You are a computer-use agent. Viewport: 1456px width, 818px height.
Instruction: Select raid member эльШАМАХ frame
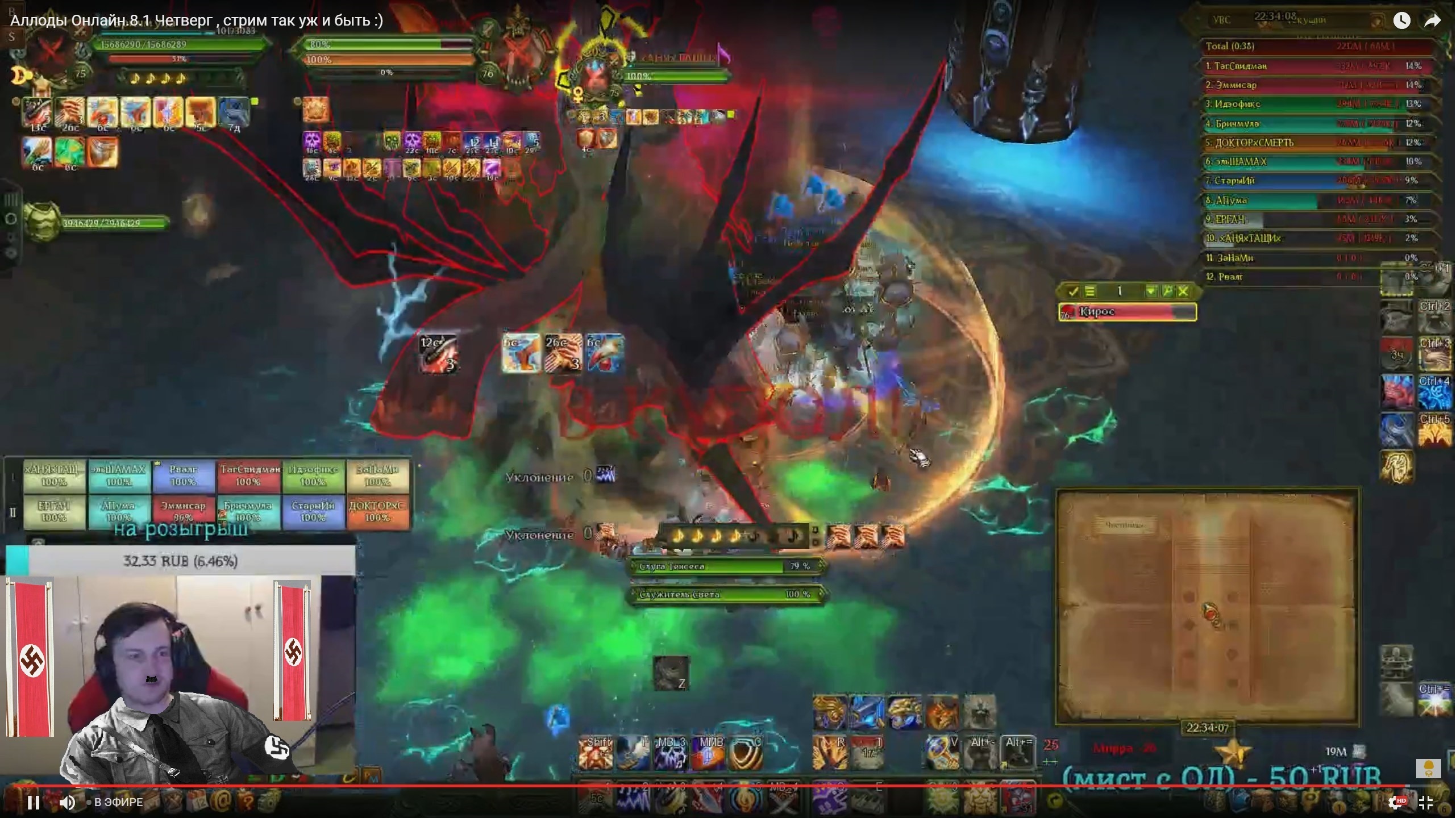tap(119, 475)
